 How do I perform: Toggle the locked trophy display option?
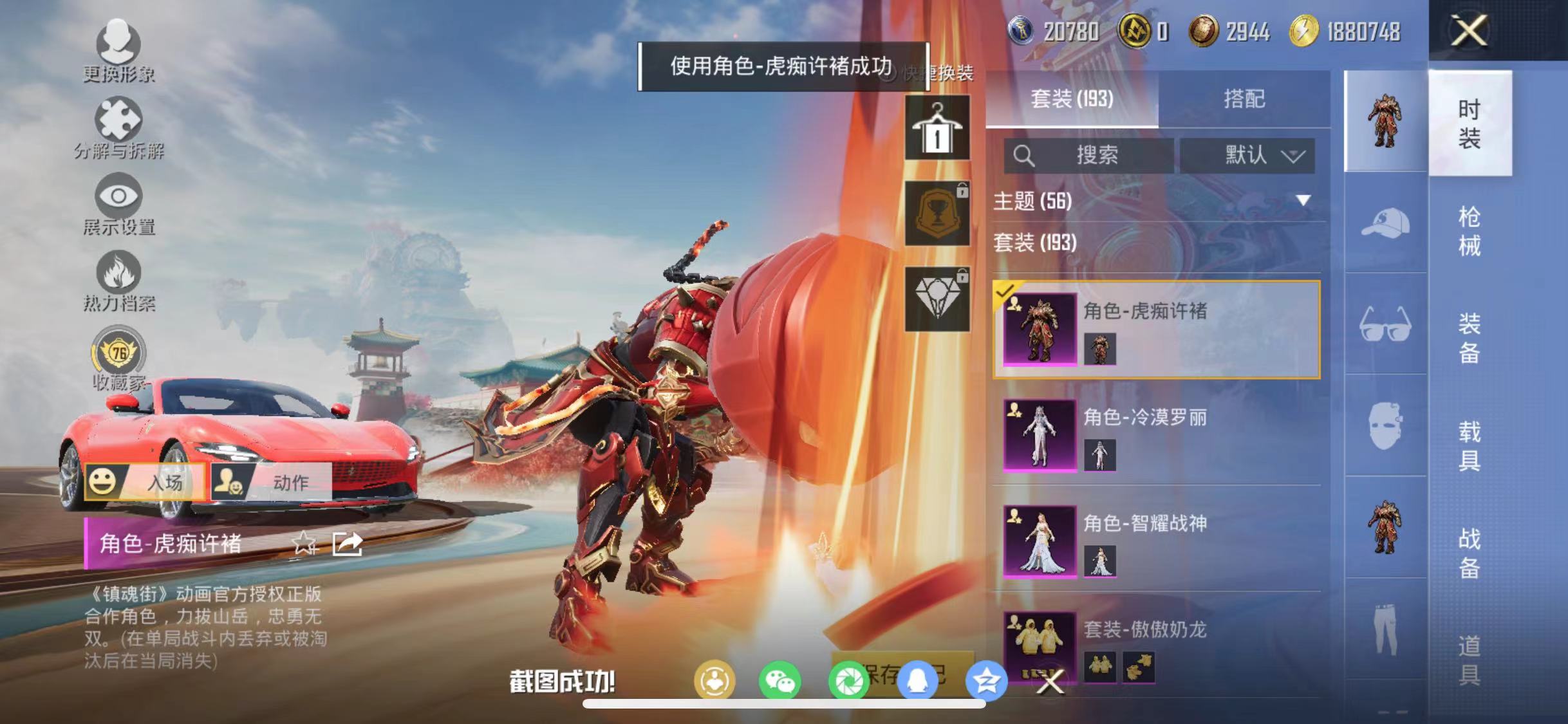coord(937,212)
